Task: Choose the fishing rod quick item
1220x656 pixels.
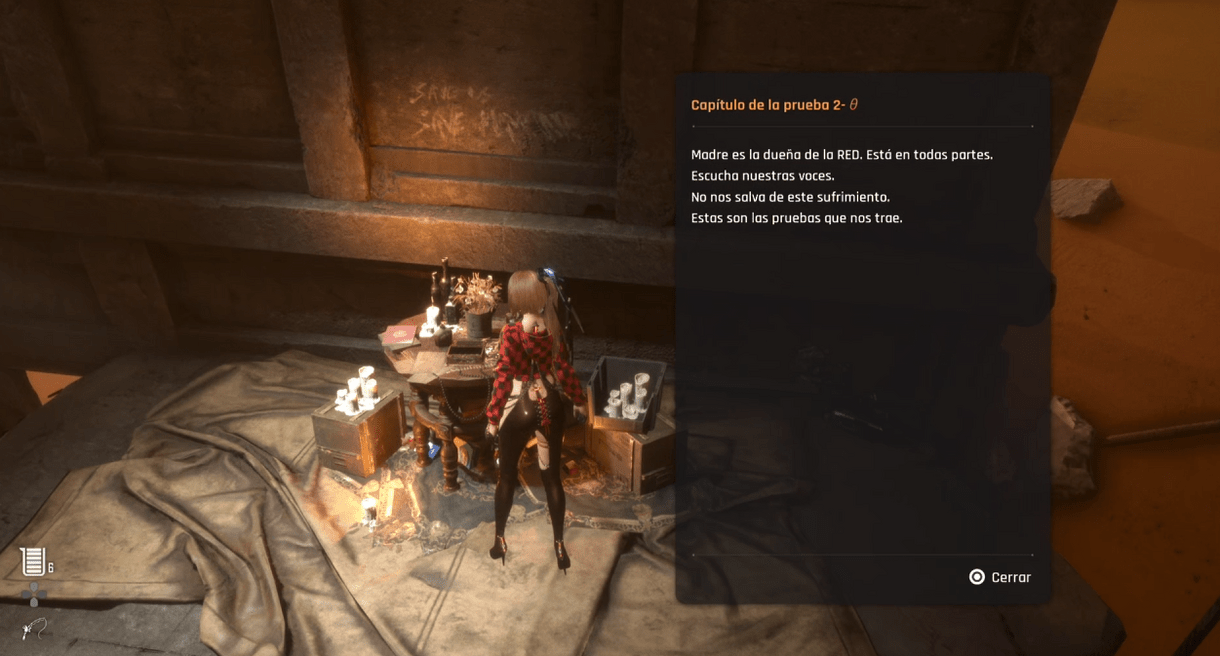Action: 34,629
